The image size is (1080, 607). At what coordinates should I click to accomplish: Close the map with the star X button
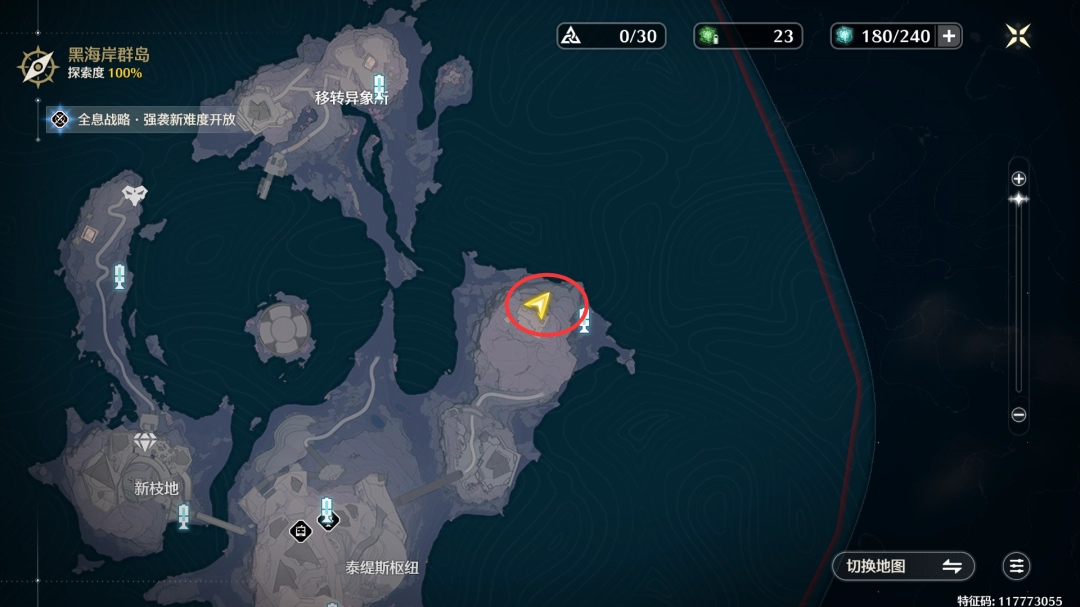point(1018,36)
